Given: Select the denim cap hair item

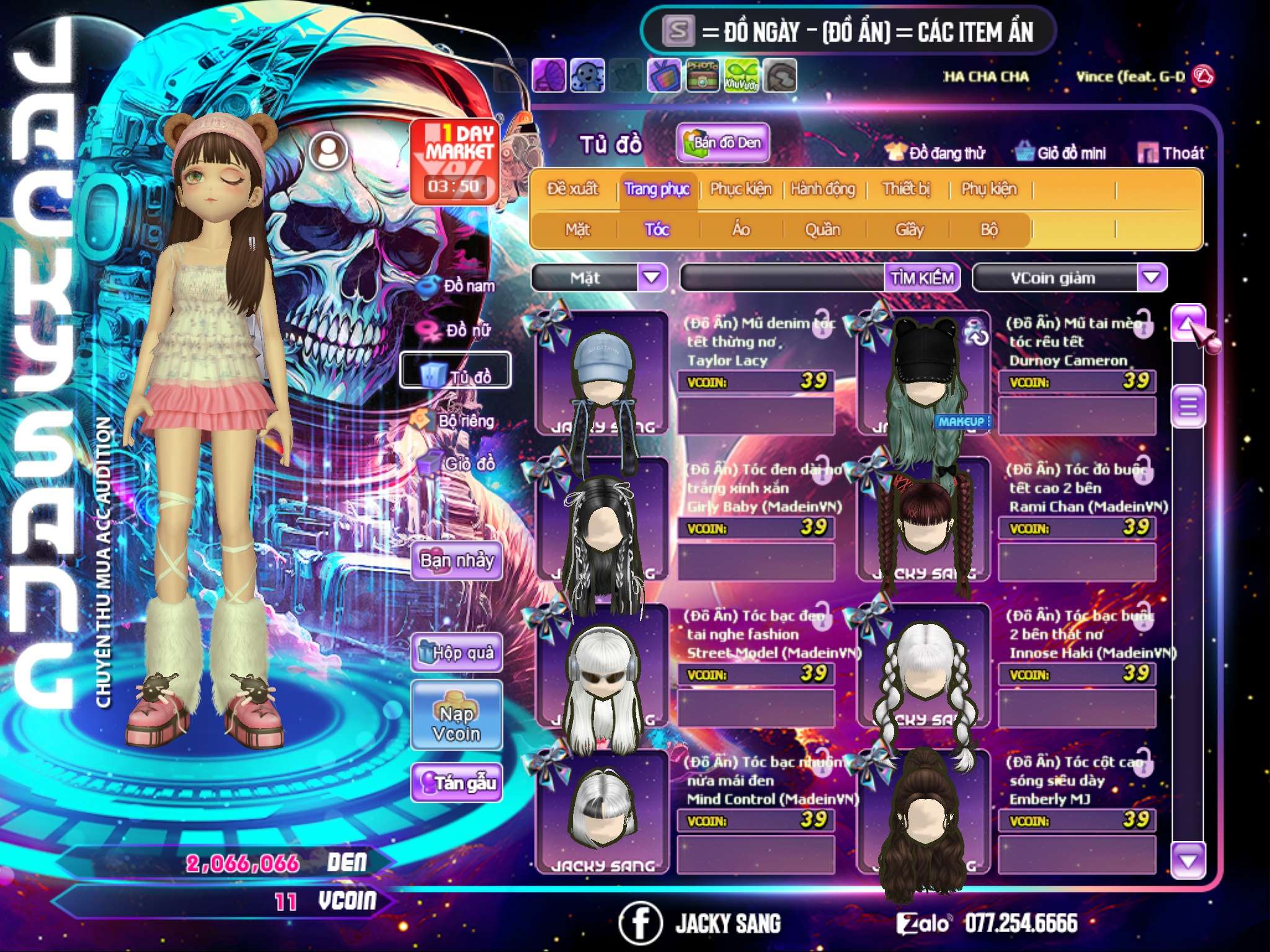Looking at the screenshot, I should [602, 372].
